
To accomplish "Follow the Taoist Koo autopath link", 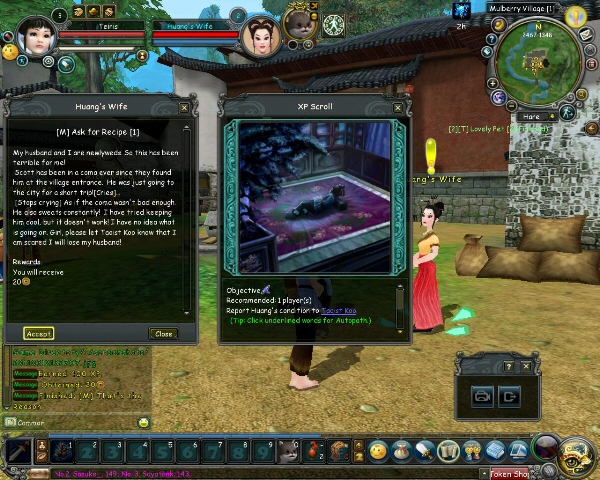I will pyautogui.click(x=338, y=311).
